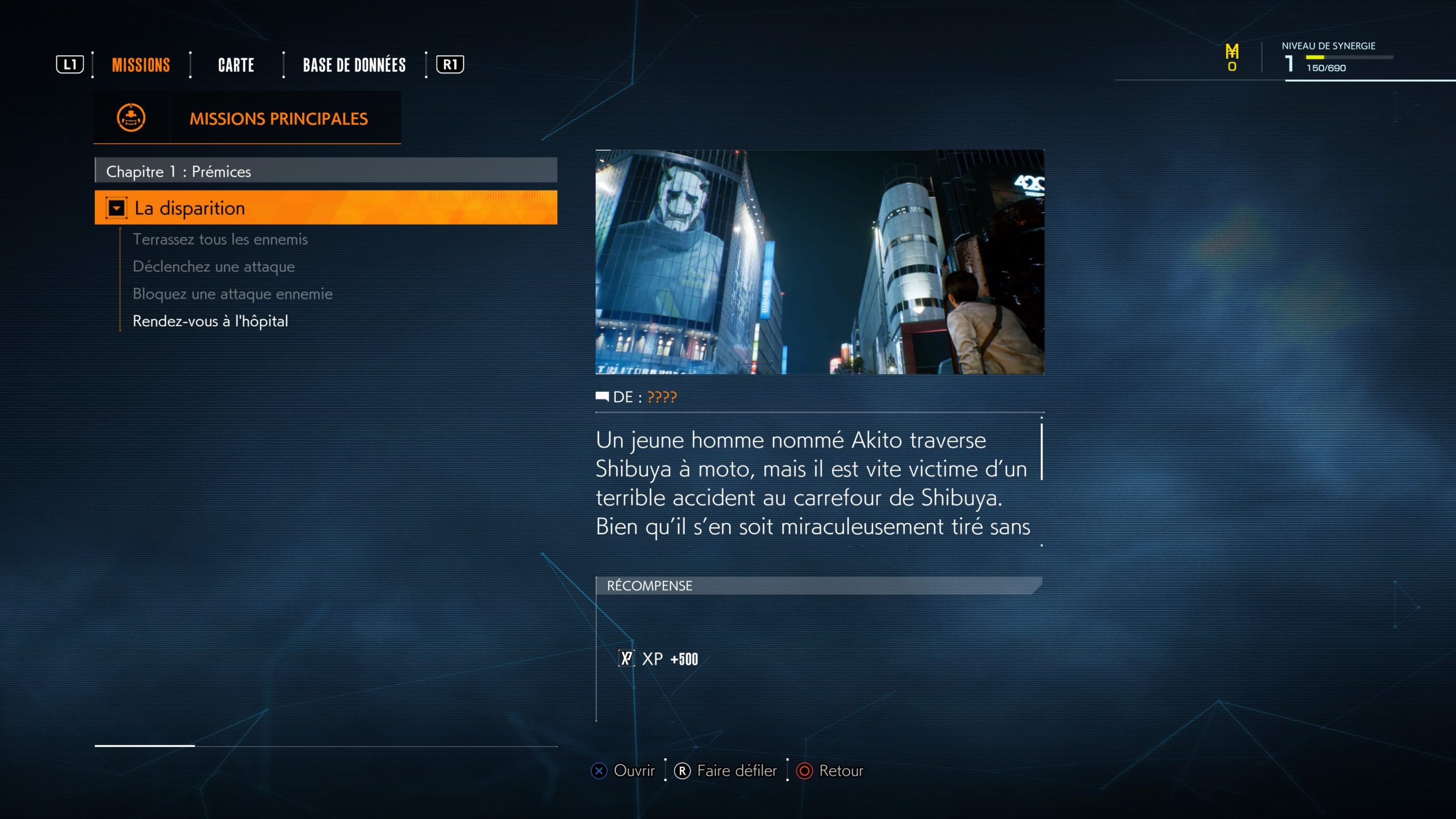The height and width of the screenshot is (819, 1456).
Task: Click the mission description scrollbar
Action: (x=1041, y=452)
